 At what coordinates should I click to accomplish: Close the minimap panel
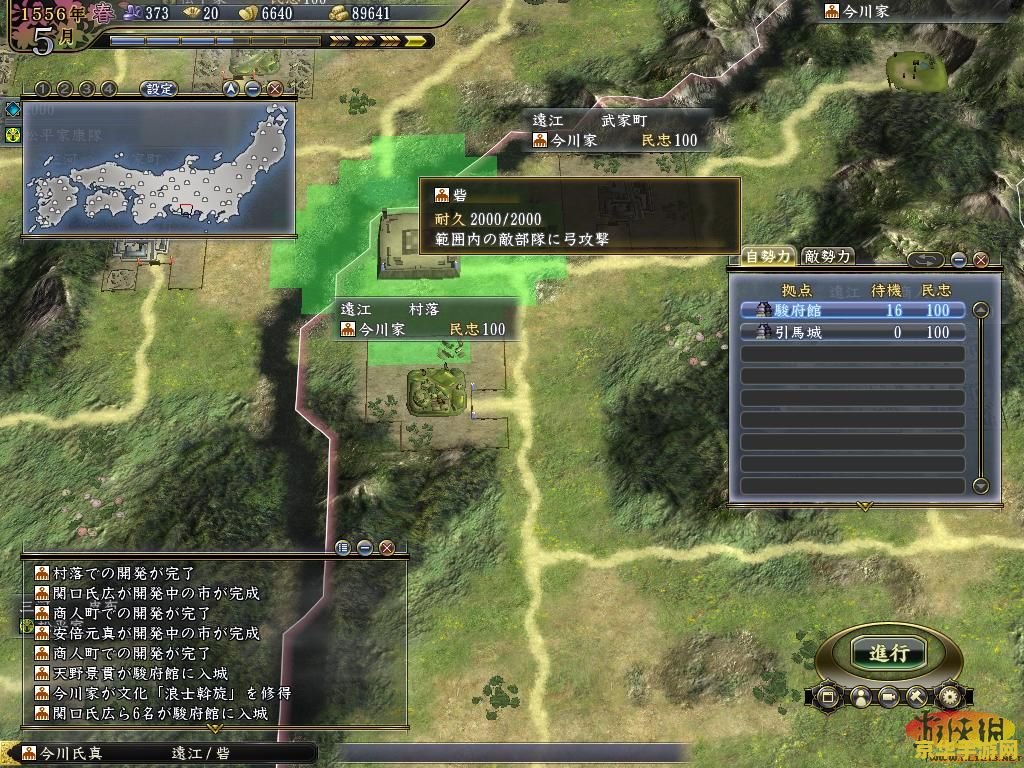[274, 89]
